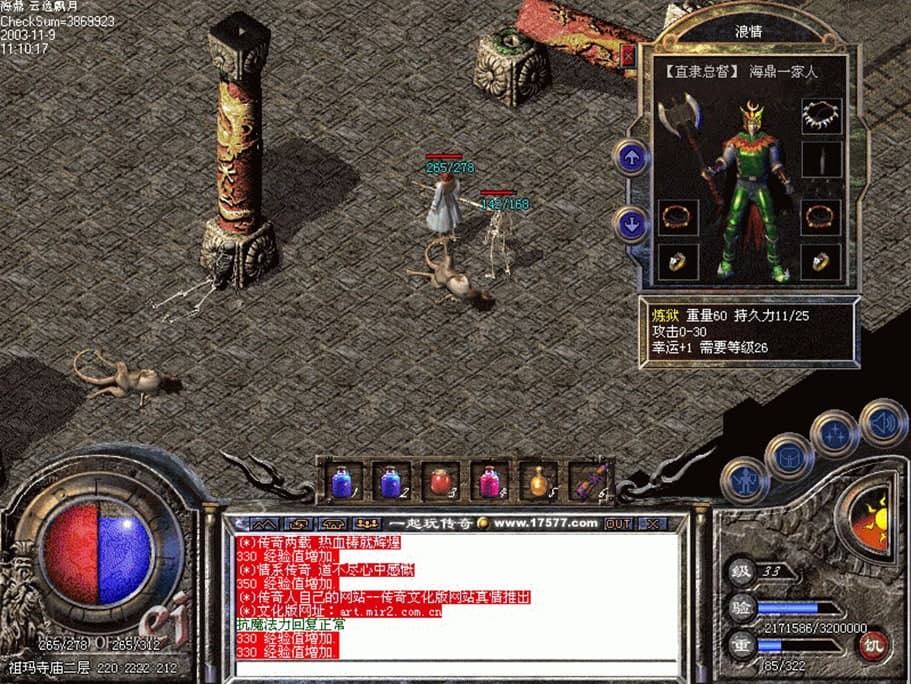Select the right bracelet equipment slot
911x684 pixels.
pyautogui.click(x=821, y=216)
